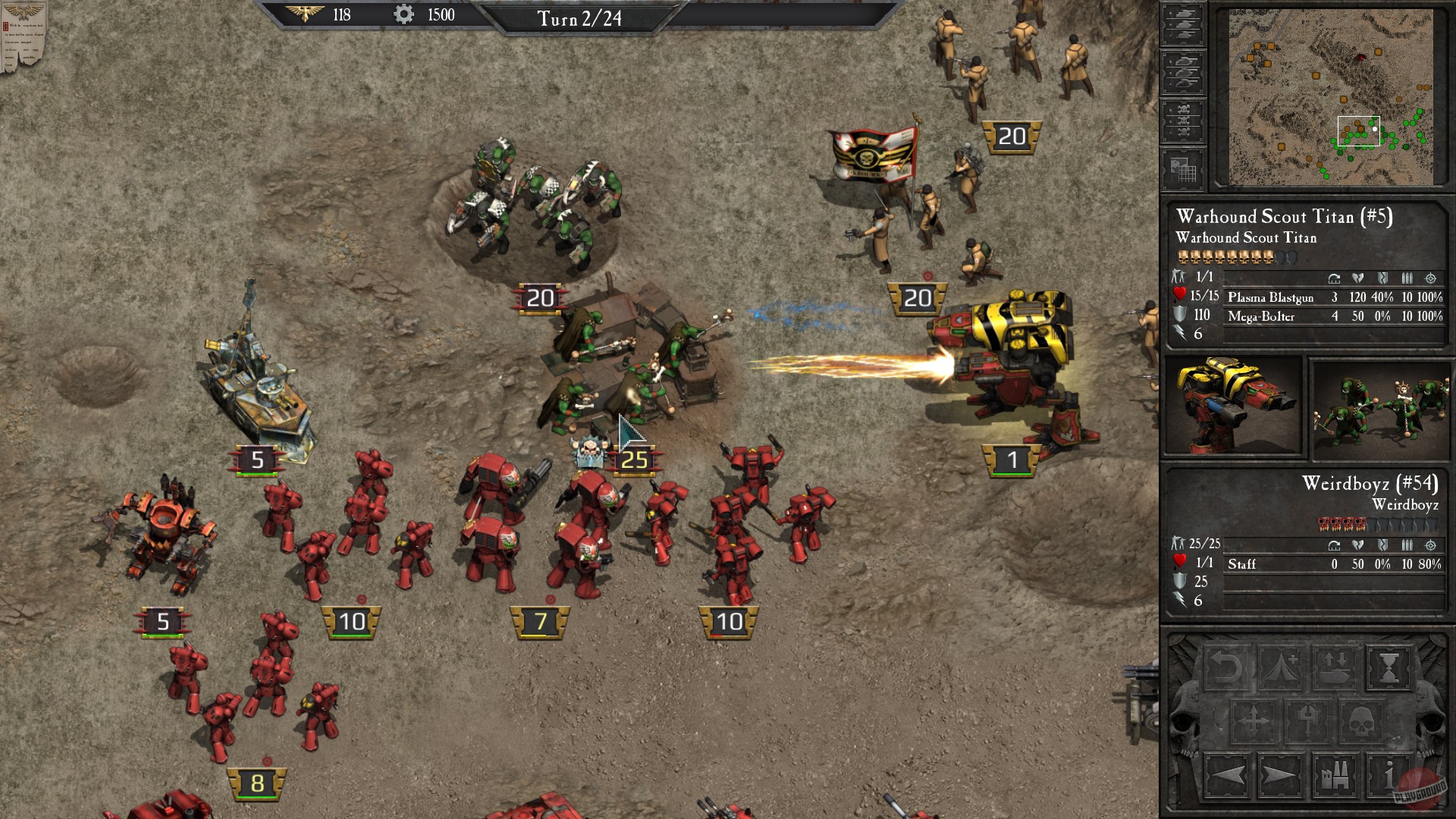Open the unit upgrade icon with tank arrows
1456x819 pixels.
point(1335,667)
